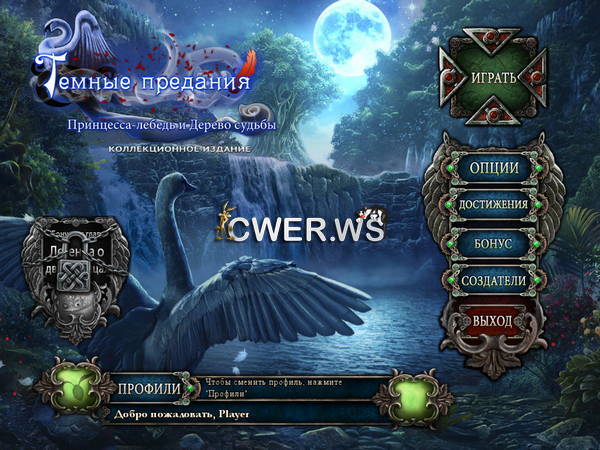
Task: Open the БОНУС bonus content
Action: 492,243
